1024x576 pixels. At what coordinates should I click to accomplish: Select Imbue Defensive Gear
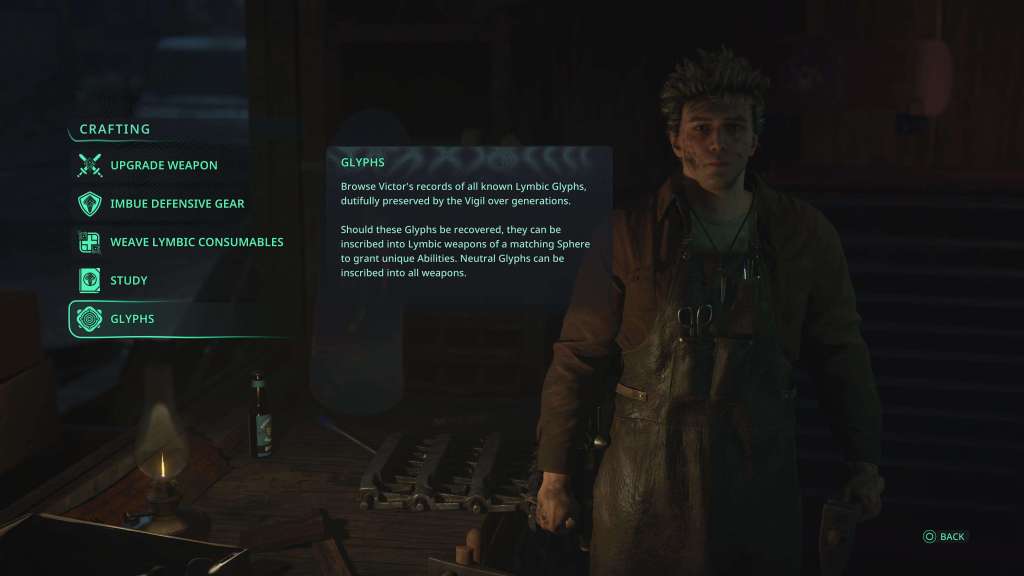coord(177,204)
